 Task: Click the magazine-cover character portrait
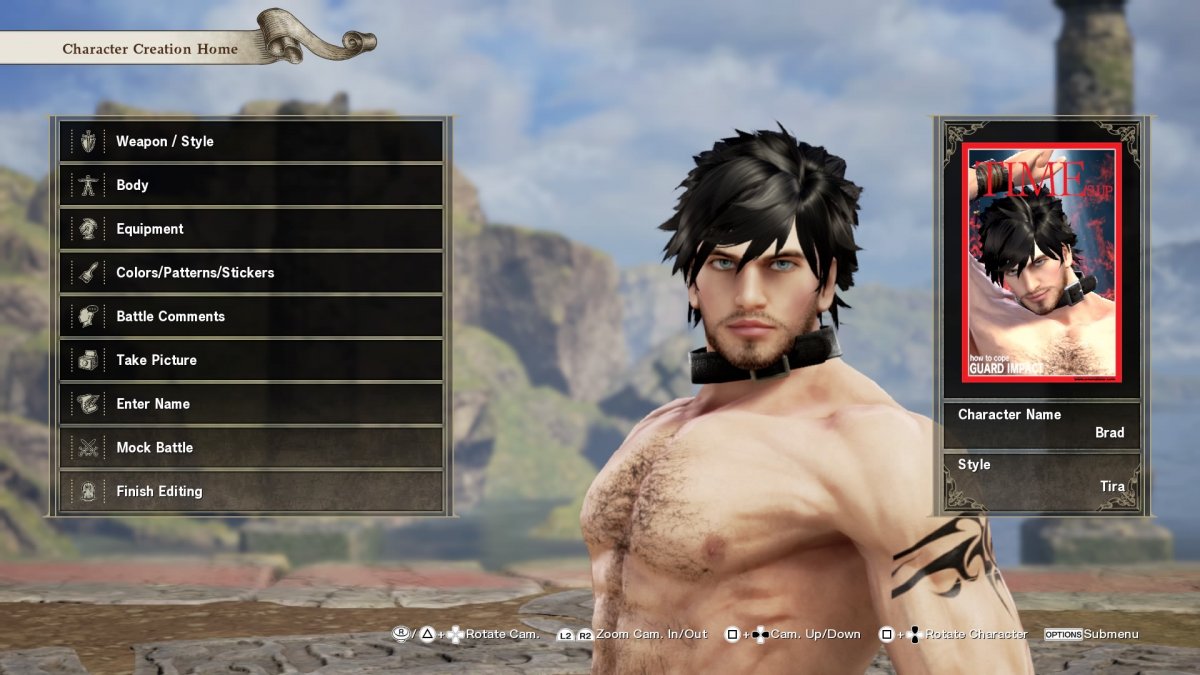click(x=1041, y=264)
